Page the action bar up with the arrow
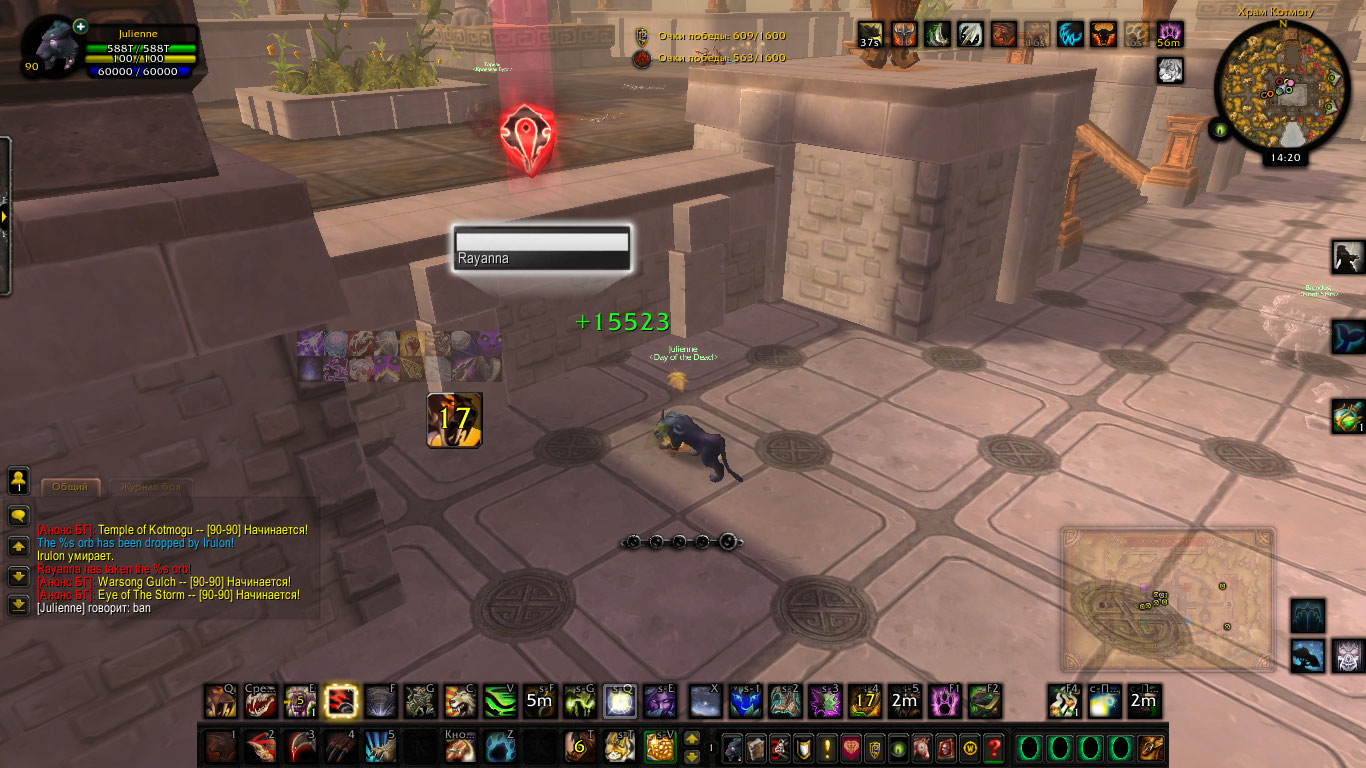 tap(691, 740)
